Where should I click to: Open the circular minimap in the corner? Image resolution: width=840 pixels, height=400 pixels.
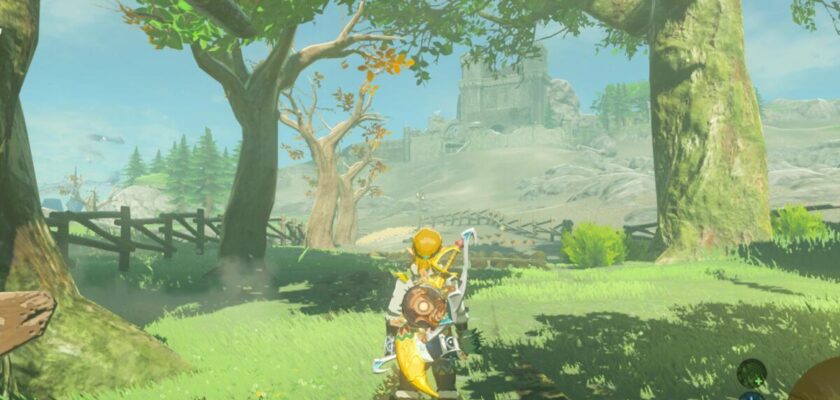pyautogui.click(x=820, y=384)
